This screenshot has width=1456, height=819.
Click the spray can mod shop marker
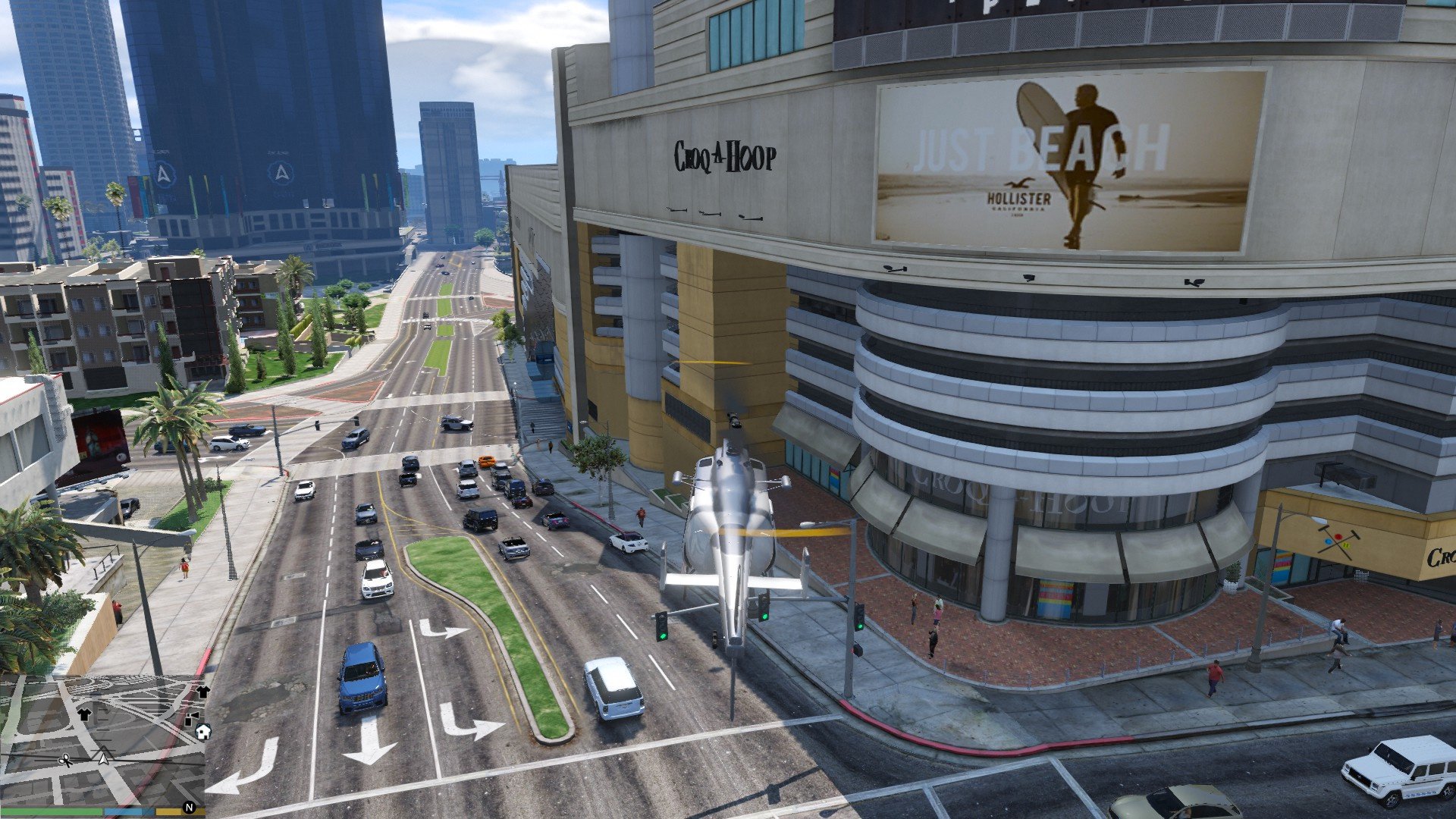point(191,717)
